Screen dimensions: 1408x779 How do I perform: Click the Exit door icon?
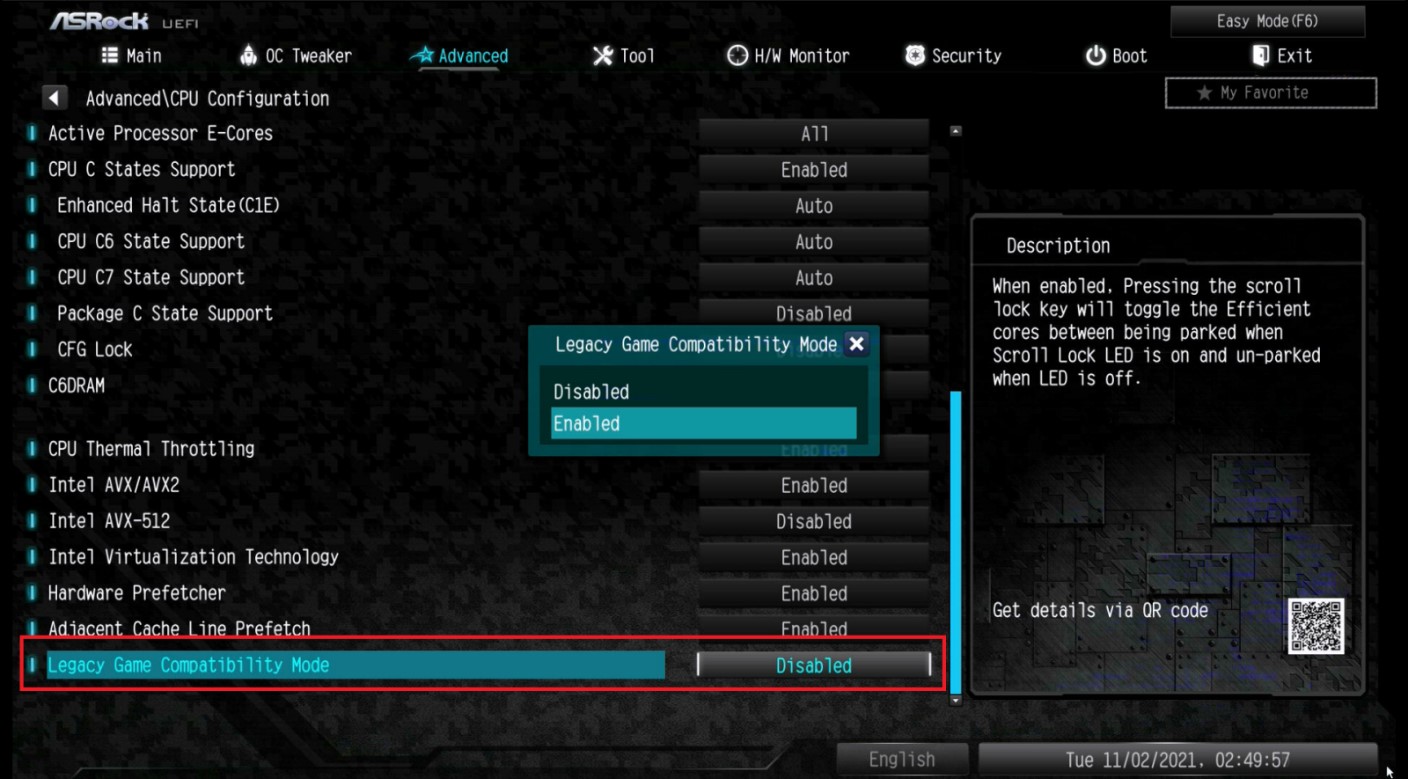click(x=1259, y=55)
